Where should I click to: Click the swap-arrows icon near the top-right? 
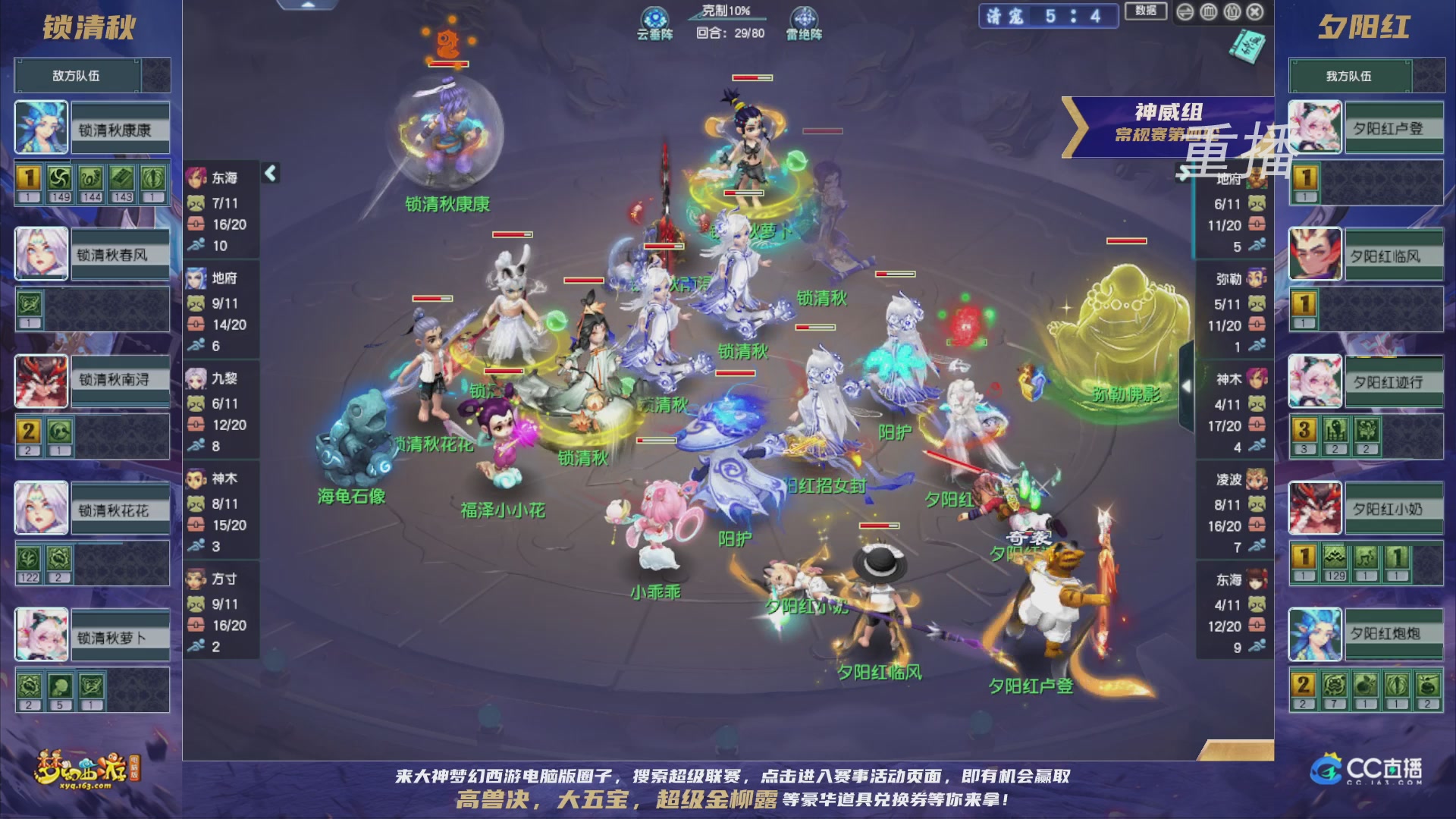1185,11
